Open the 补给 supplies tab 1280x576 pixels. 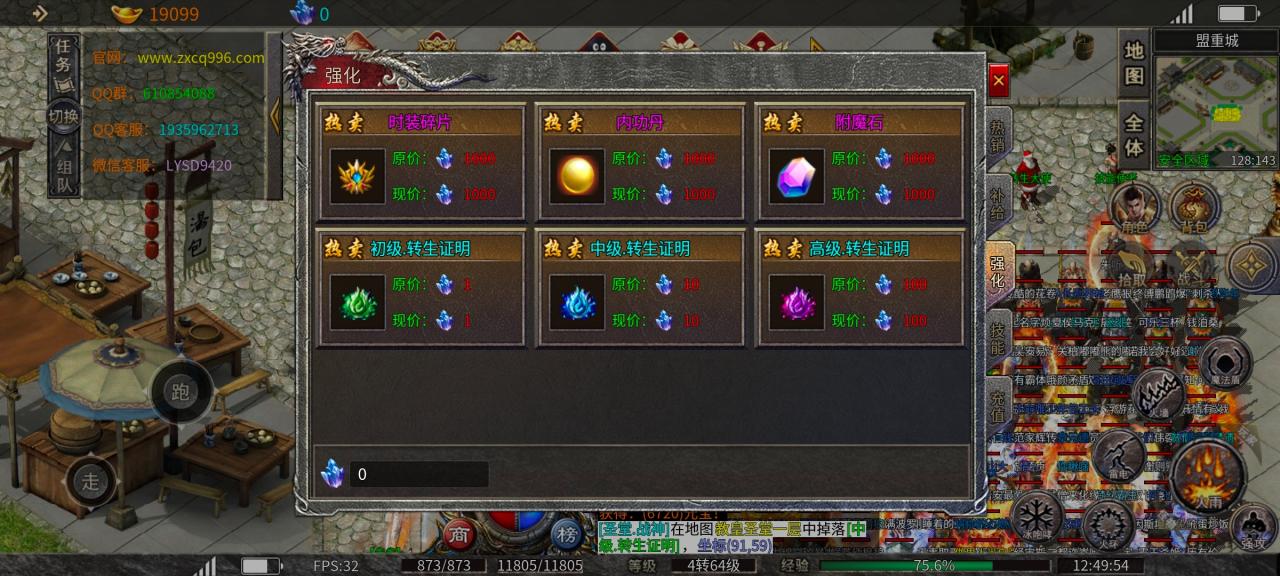pos(998,203)
